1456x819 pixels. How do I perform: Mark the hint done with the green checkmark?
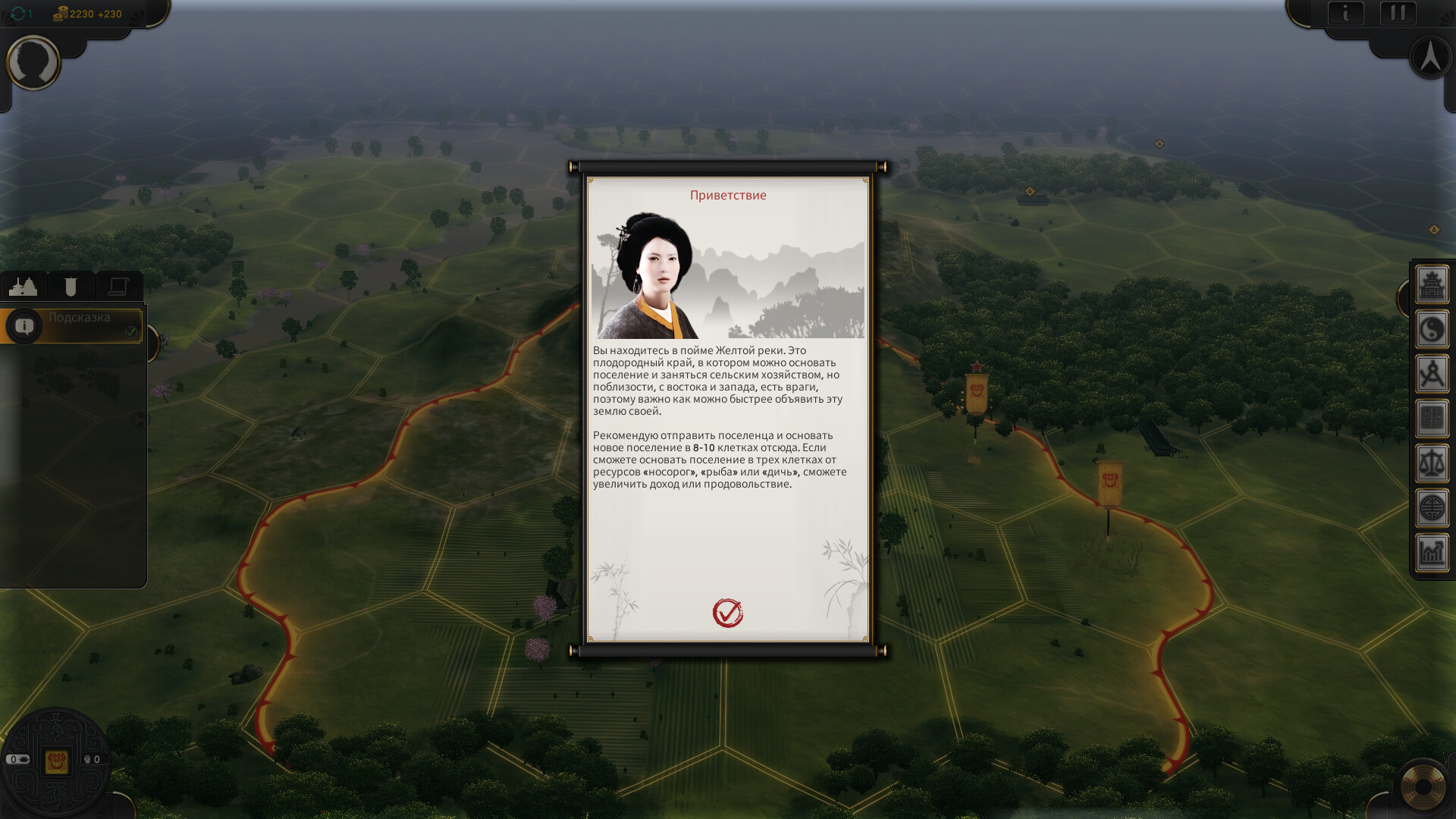click(131, 332)
